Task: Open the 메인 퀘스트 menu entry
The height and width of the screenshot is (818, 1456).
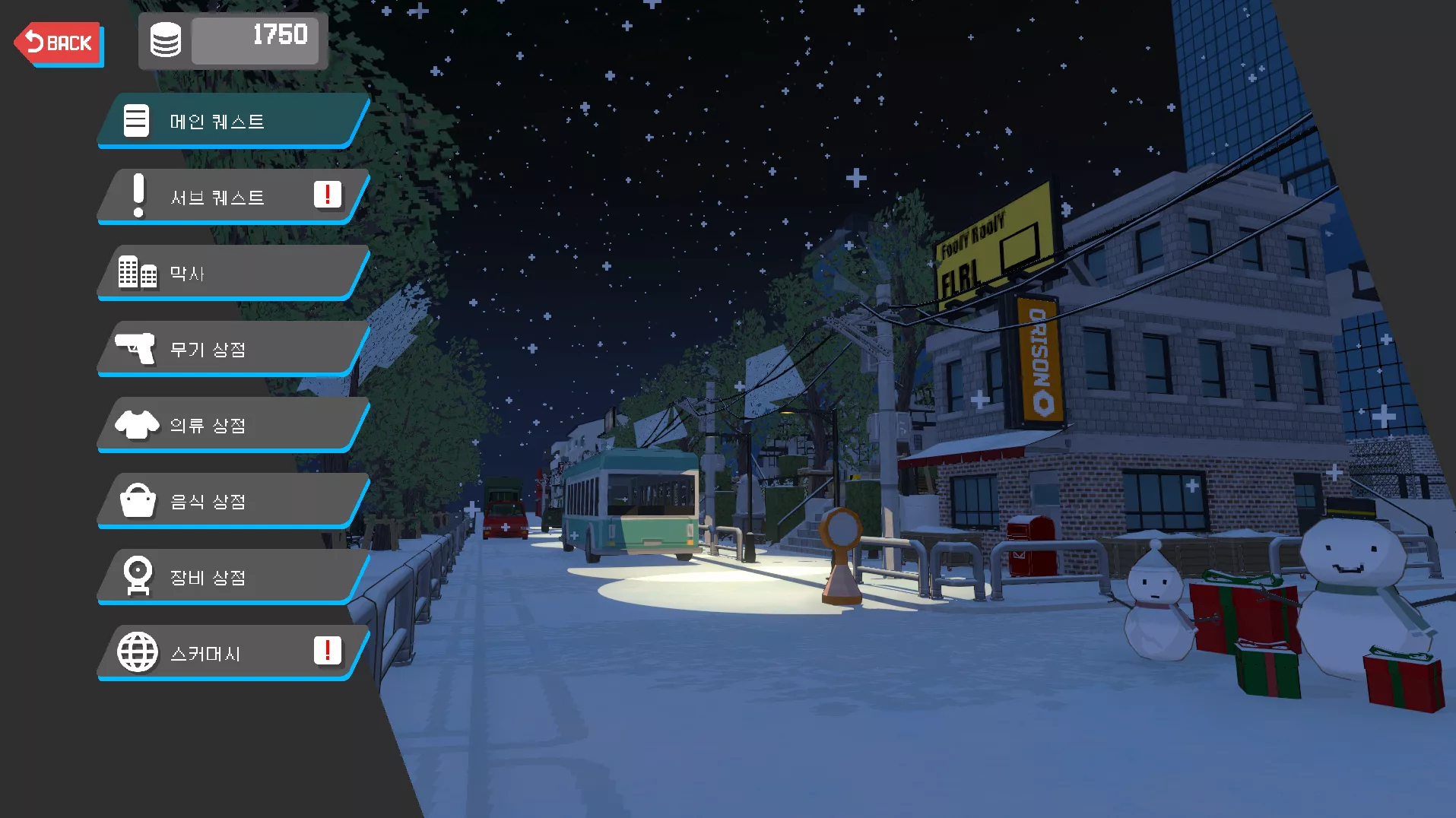Action: [232, 121]
